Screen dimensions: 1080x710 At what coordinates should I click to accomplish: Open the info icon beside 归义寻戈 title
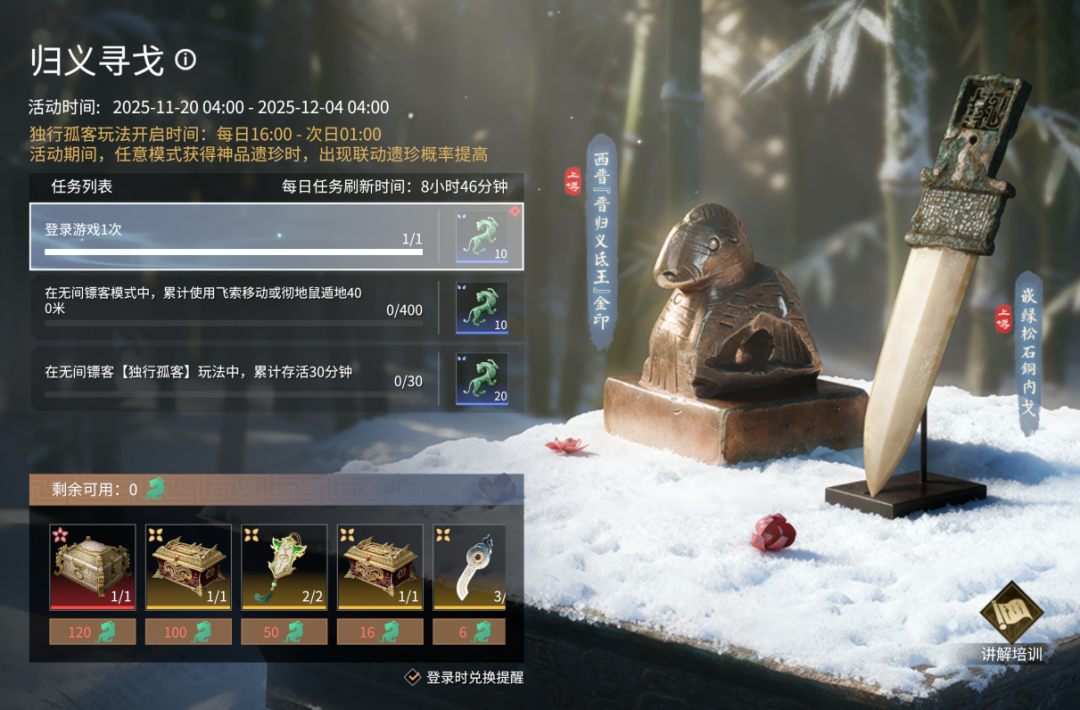pos(186,60)
